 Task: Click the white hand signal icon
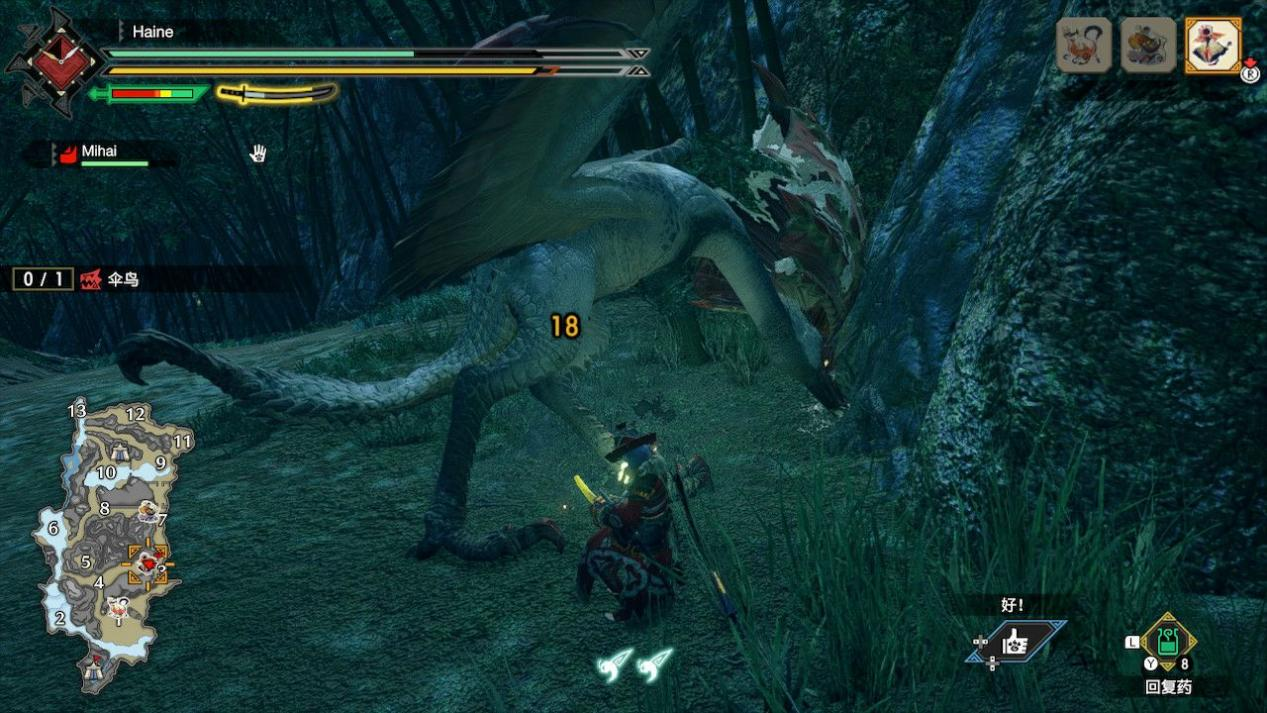(258, 153)
